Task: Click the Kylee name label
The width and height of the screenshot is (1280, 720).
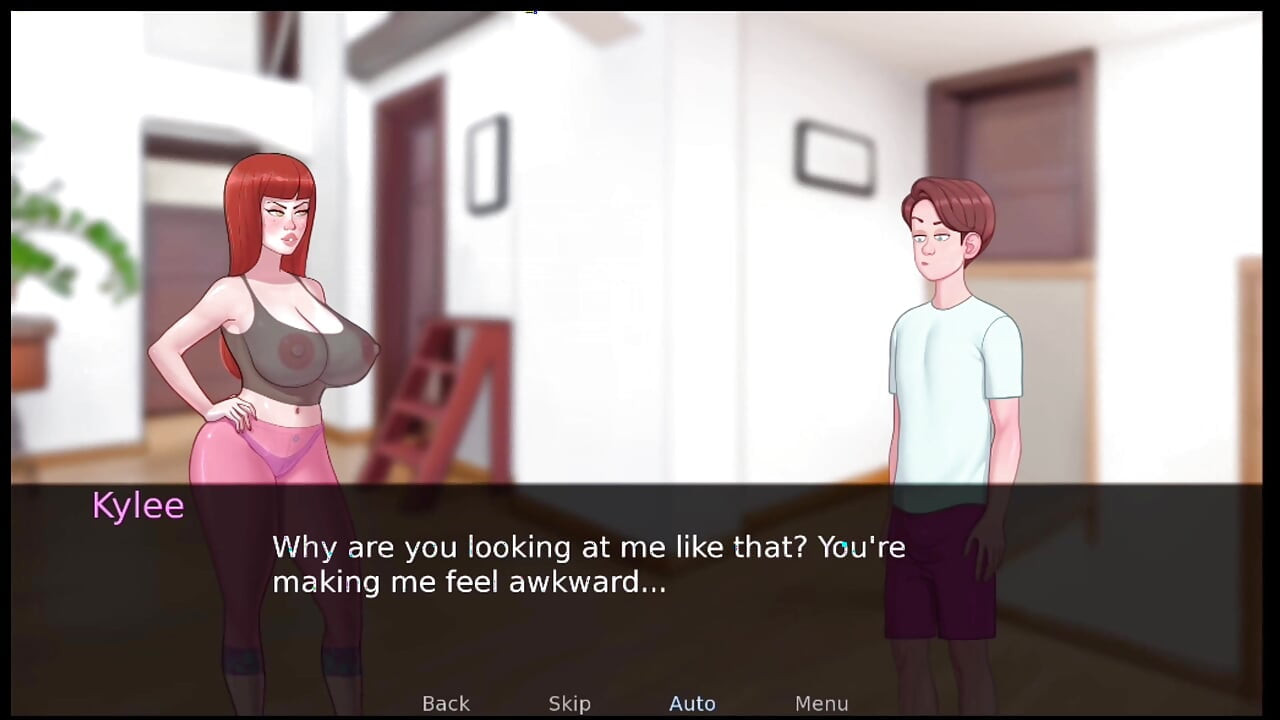Action: (x=138, y=506)
